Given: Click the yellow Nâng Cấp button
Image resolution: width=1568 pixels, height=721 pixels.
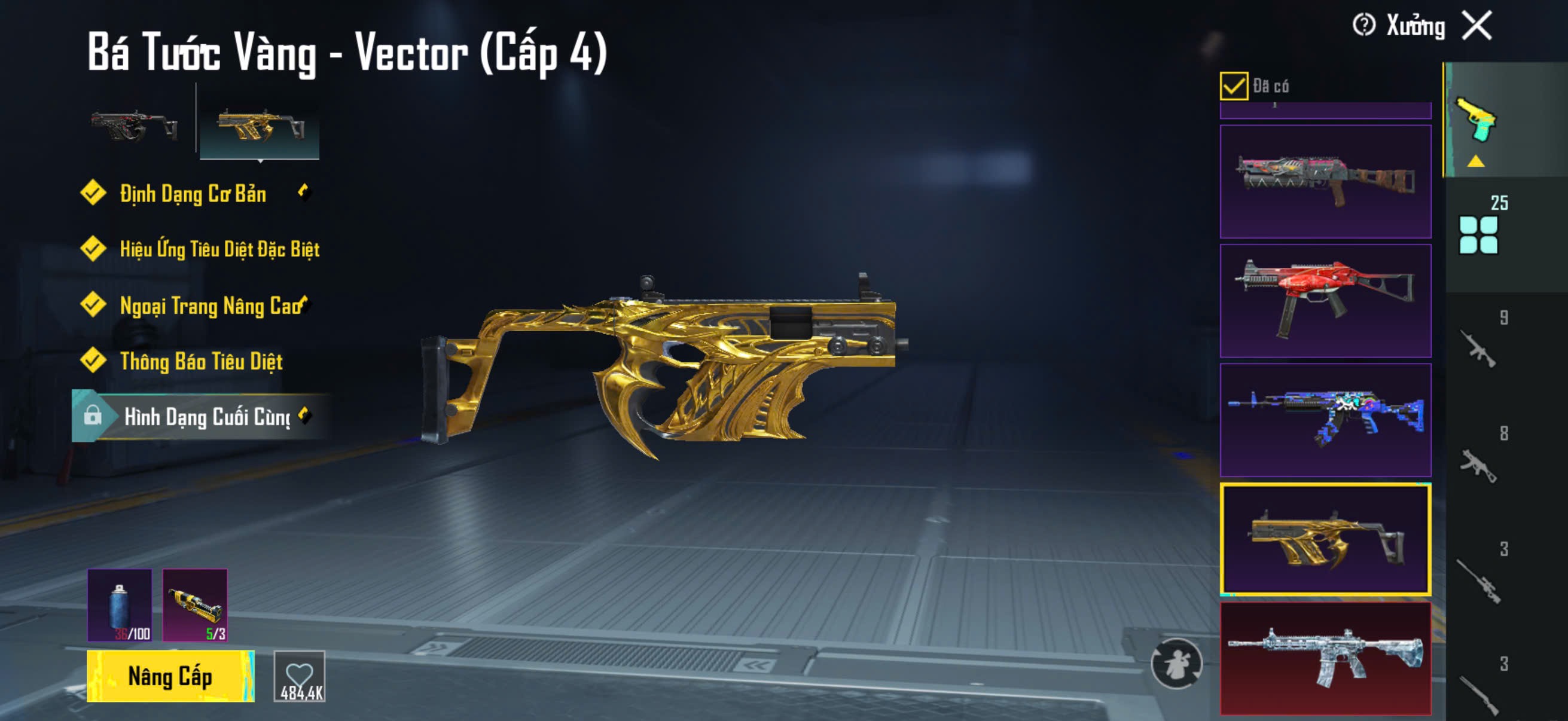Looking at the screenshot, I should coord(170,676).
